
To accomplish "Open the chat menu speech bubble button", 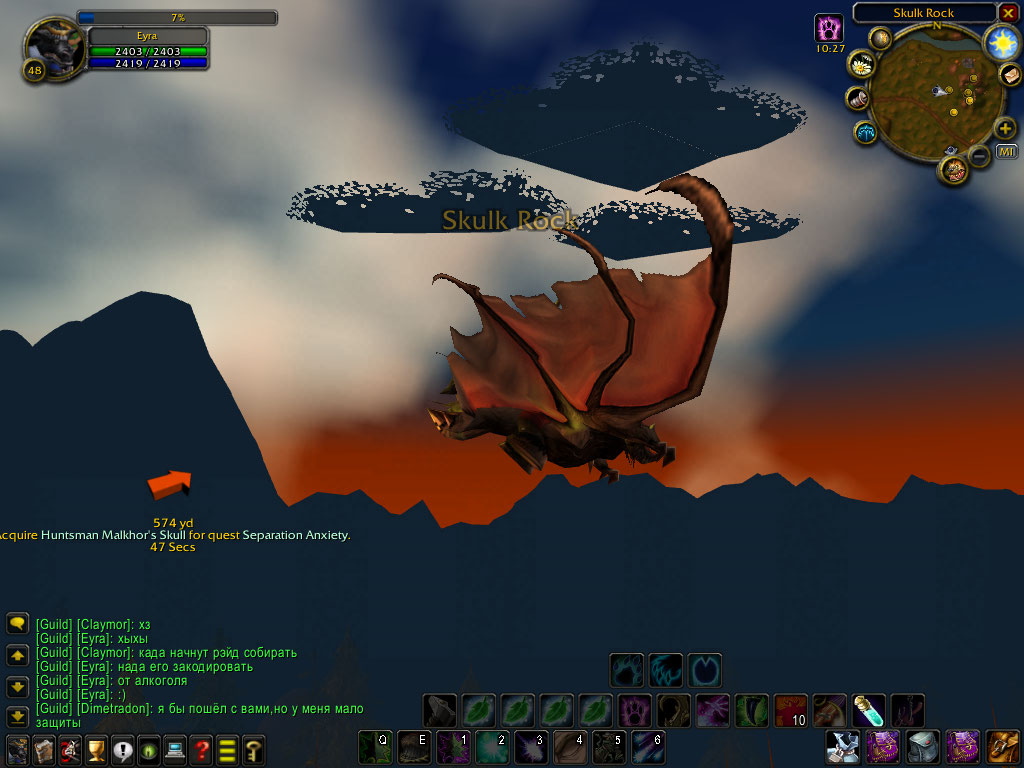I will (x=17, y=624).
